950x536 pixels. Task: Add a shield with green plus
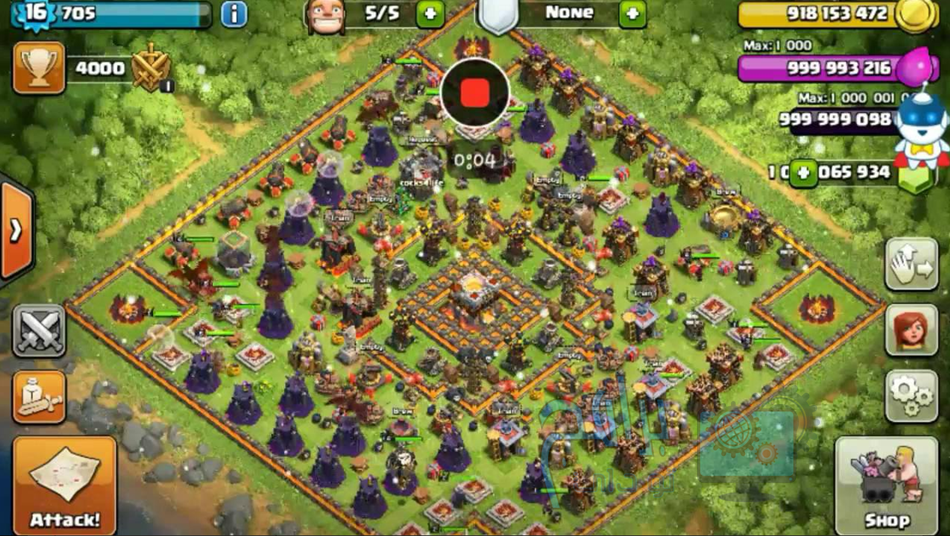[x=633, y=14]
